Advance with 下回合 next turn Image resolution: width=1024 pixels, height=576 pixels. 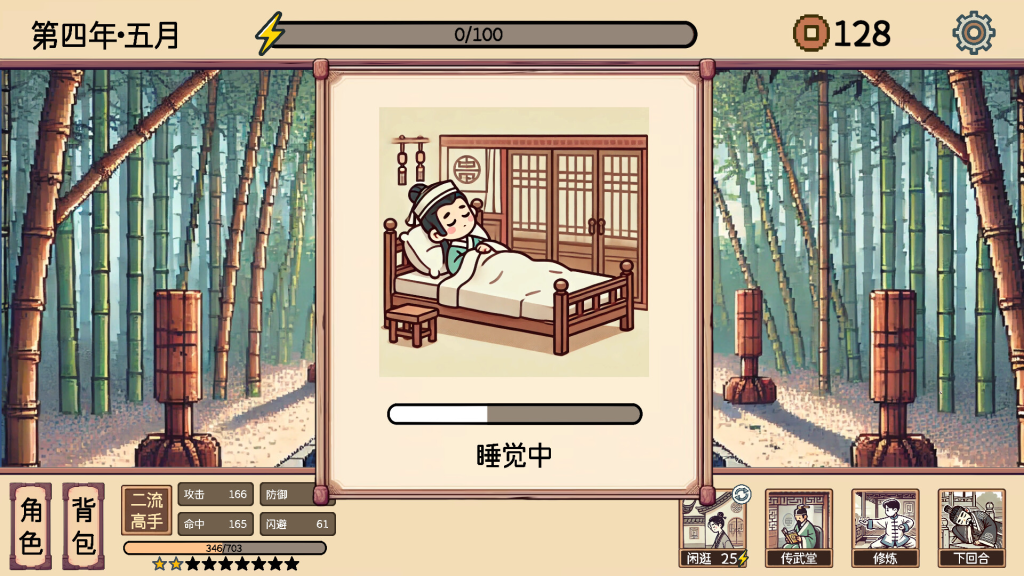[971, 529]
